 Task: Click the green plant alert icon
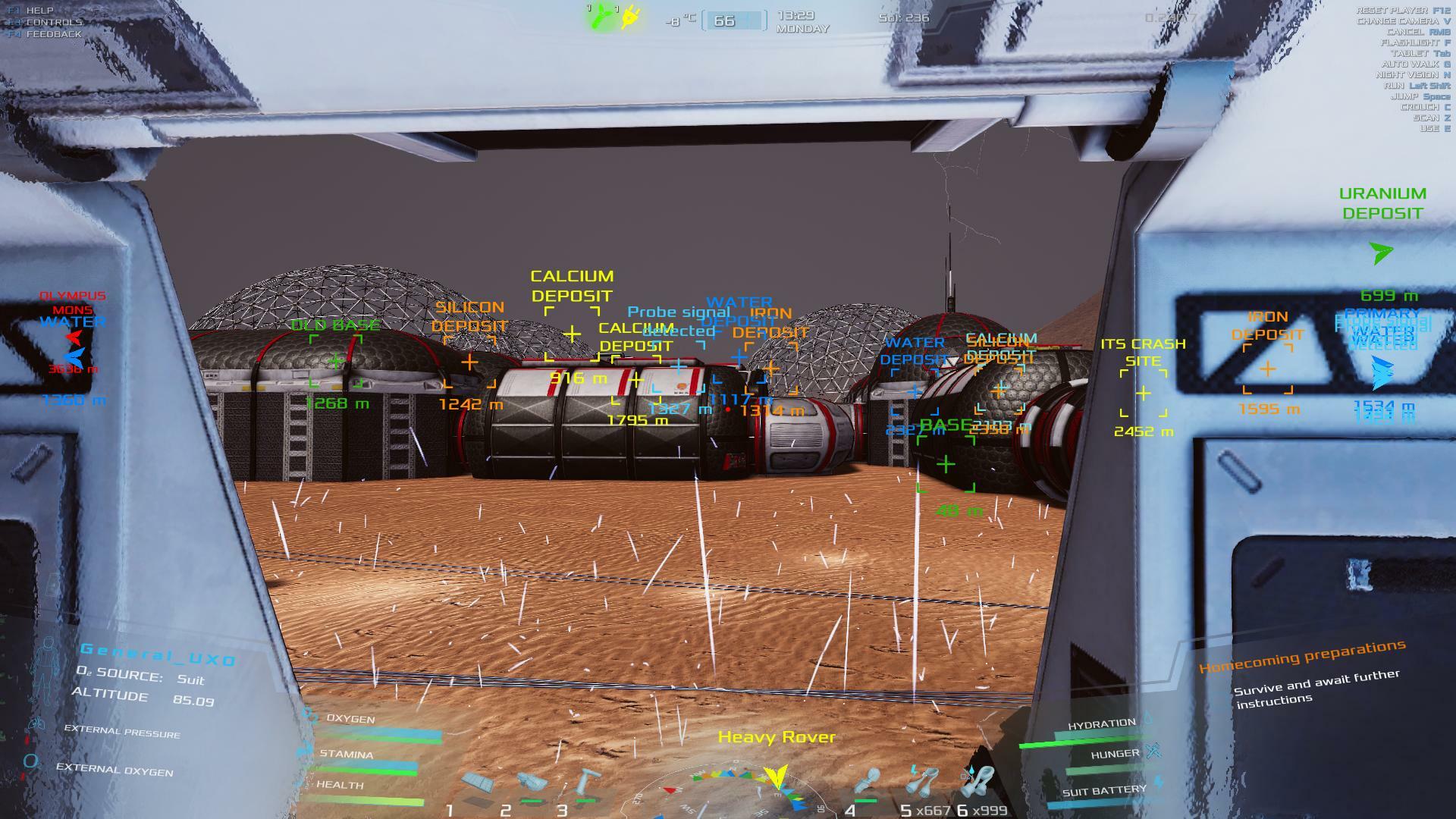pyautogui.click(x=604, y=17)
